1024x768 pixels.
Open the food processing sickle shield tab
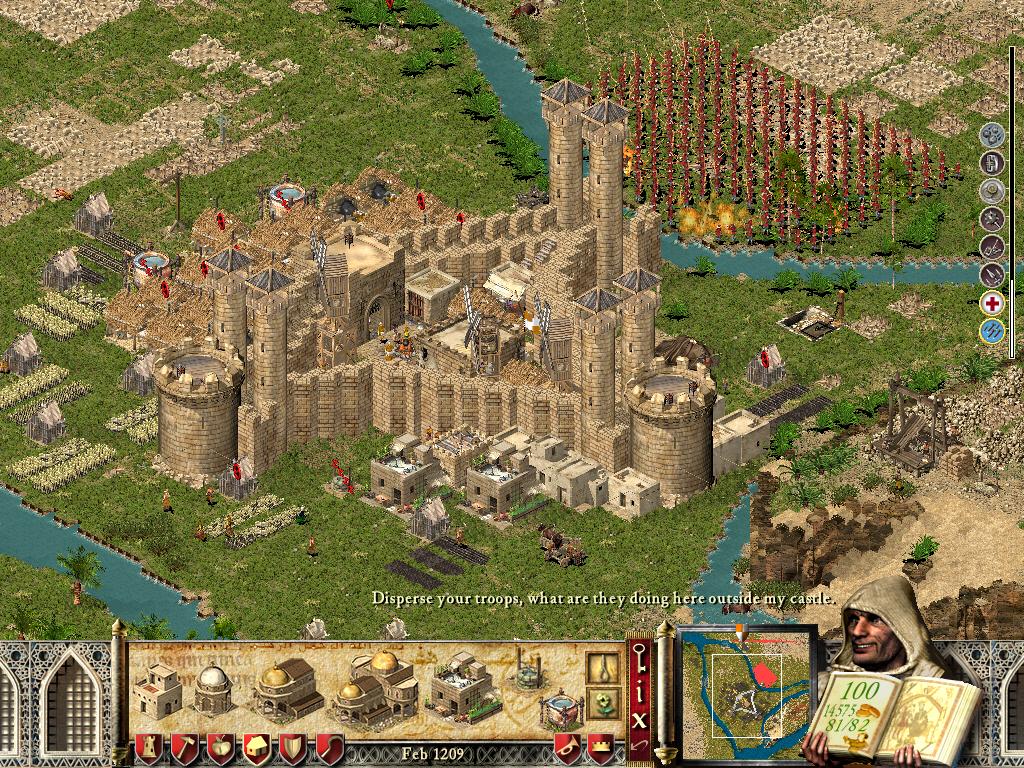click(x=329, y=747)
